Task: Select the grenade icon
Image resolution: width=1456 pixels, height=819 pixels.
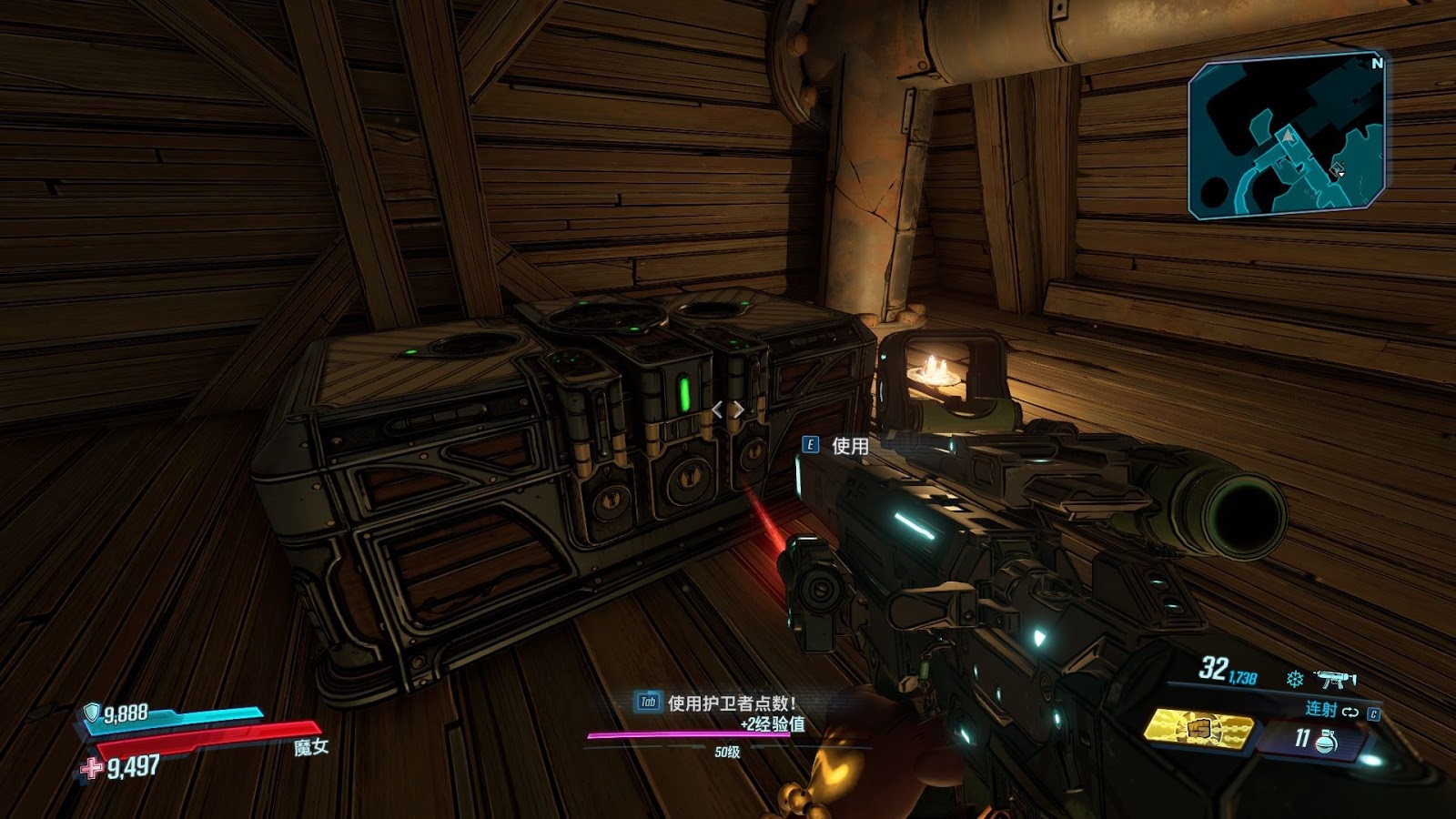Action: click(1327, 741)
